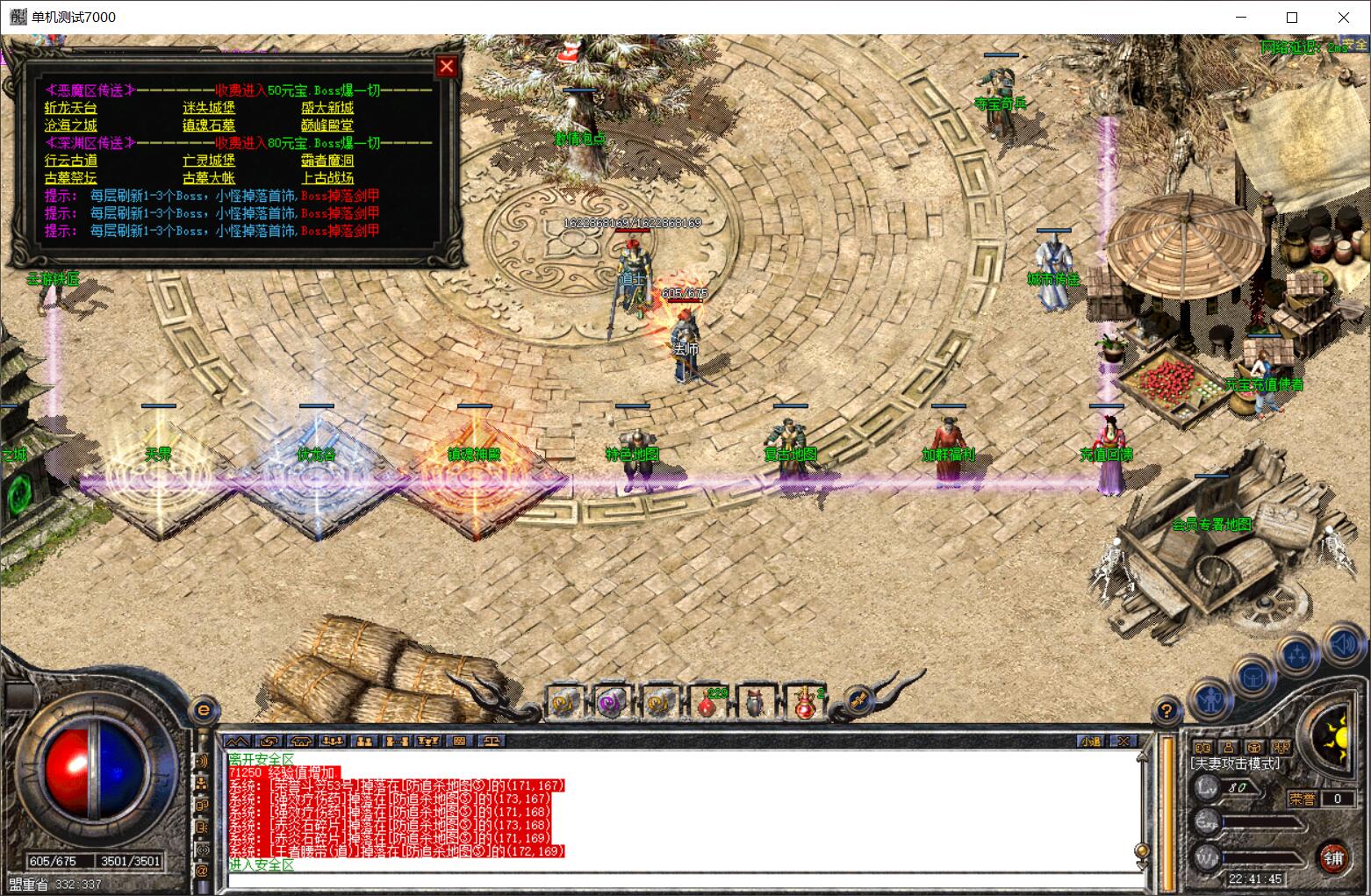Choose the 亡灵城堡 link
Image resolution: width=1371 pixels, height=896 pixels.
(x=209, y=161)
